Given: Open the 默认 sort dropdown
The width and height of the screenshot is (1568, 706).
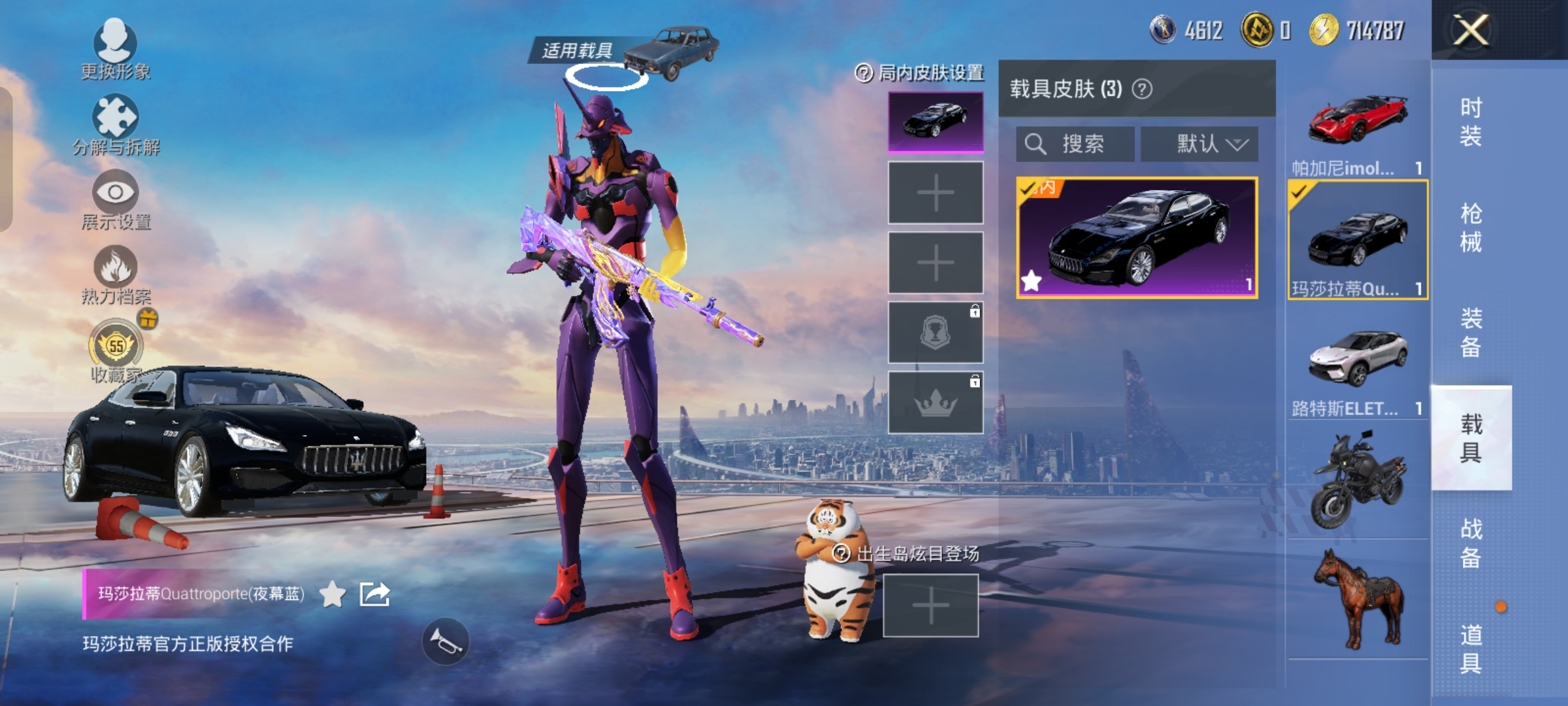Looking at the screenshot, I should coord(1200,144).
